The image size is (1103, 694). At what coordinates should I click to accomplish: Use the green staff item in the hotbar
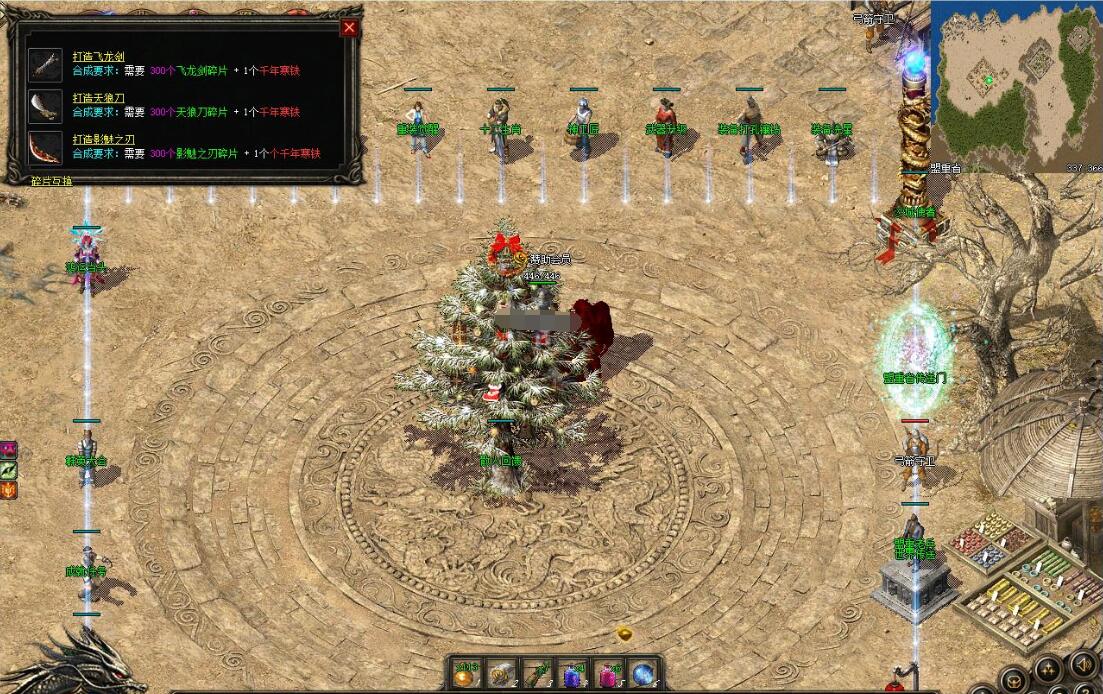tap(538, 674)
